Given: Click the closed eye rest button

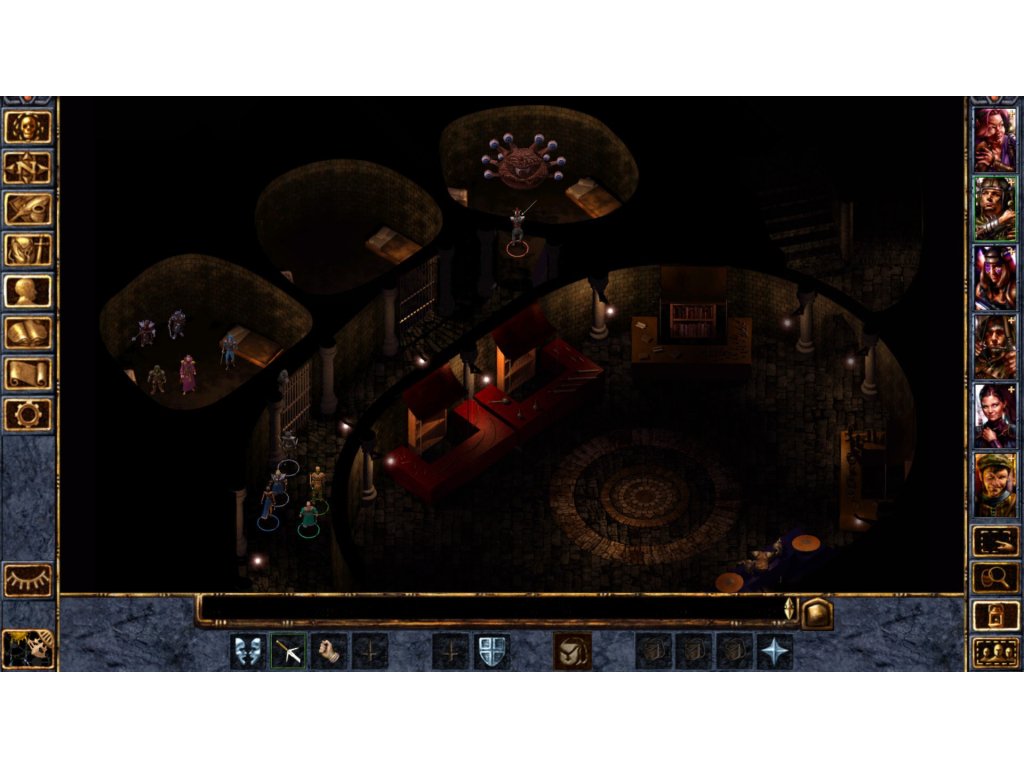Looking at the screenshot, I should (28, 580).
